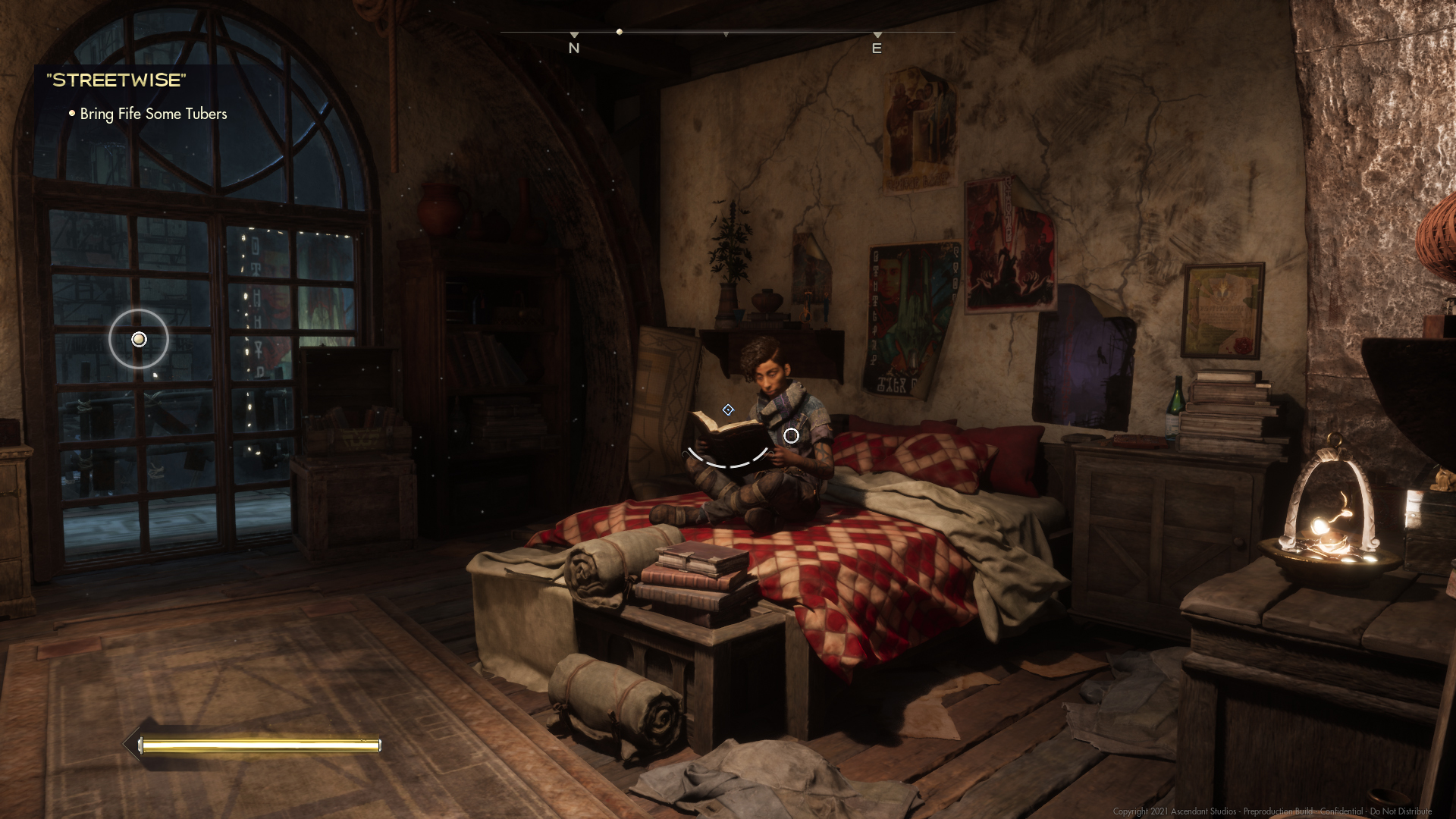
Task: Click the East marker on the compass
Action: pos(877,47)
